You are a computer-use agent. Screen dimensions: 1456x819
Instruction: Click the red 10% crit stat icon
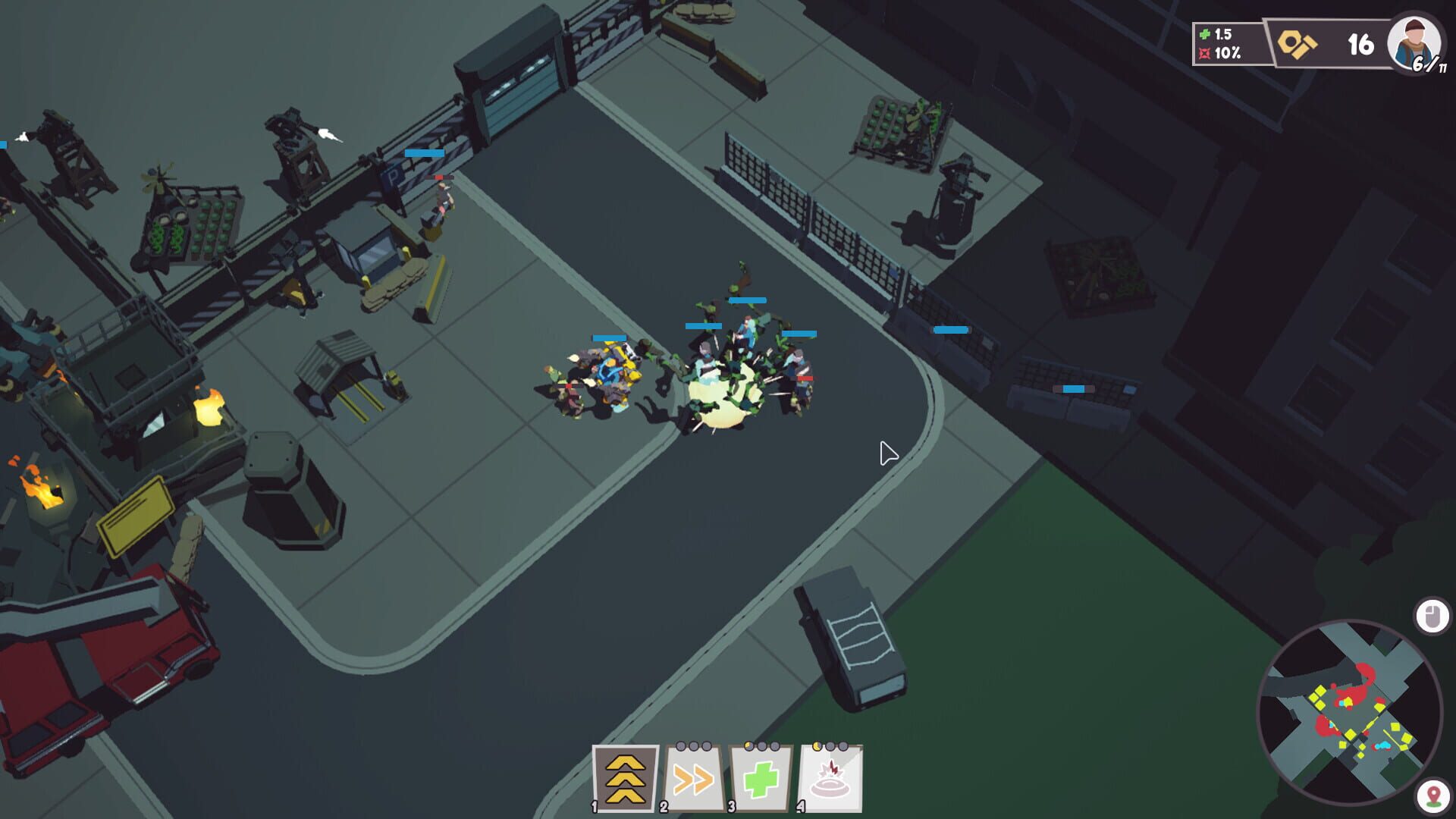[1204, 52]
